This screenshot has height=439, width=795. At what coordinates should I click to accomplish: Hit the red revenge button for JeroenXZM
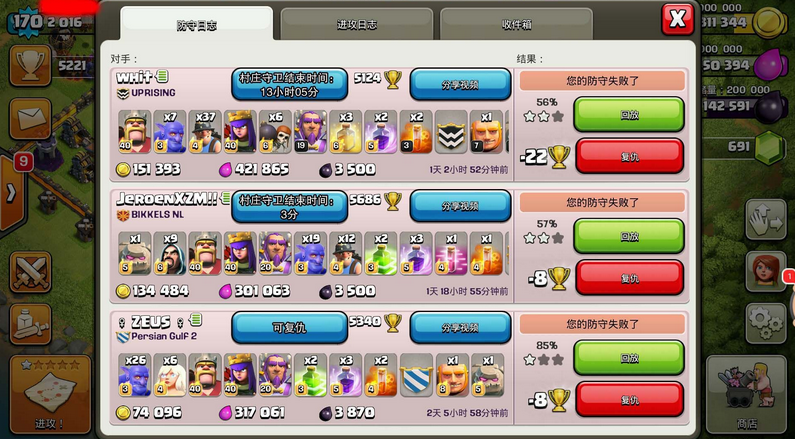629,277
